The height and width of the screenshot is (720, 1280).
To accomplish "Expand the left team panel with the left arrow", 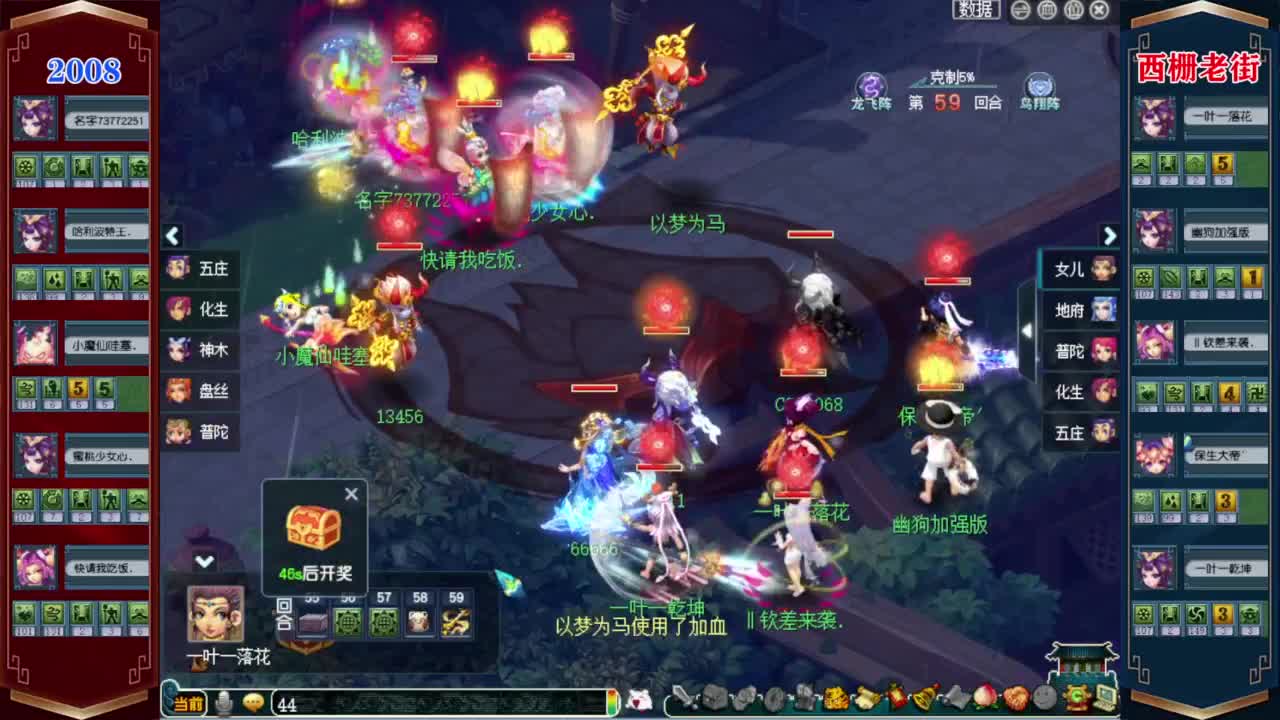I will [172, 237].
